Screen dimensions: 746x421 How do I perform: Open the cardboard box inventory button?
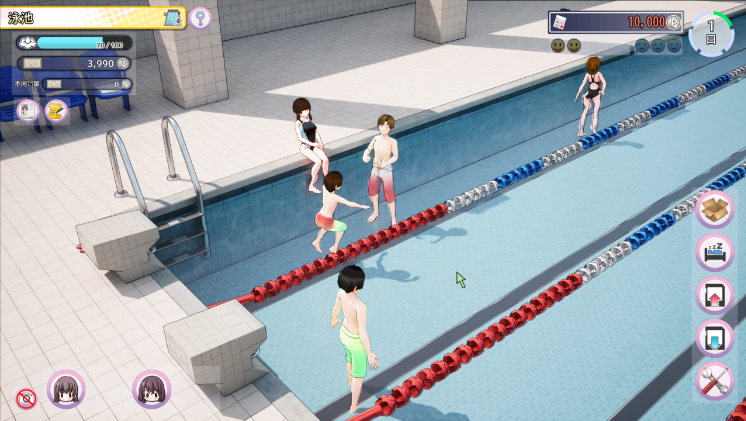[715, 209]
